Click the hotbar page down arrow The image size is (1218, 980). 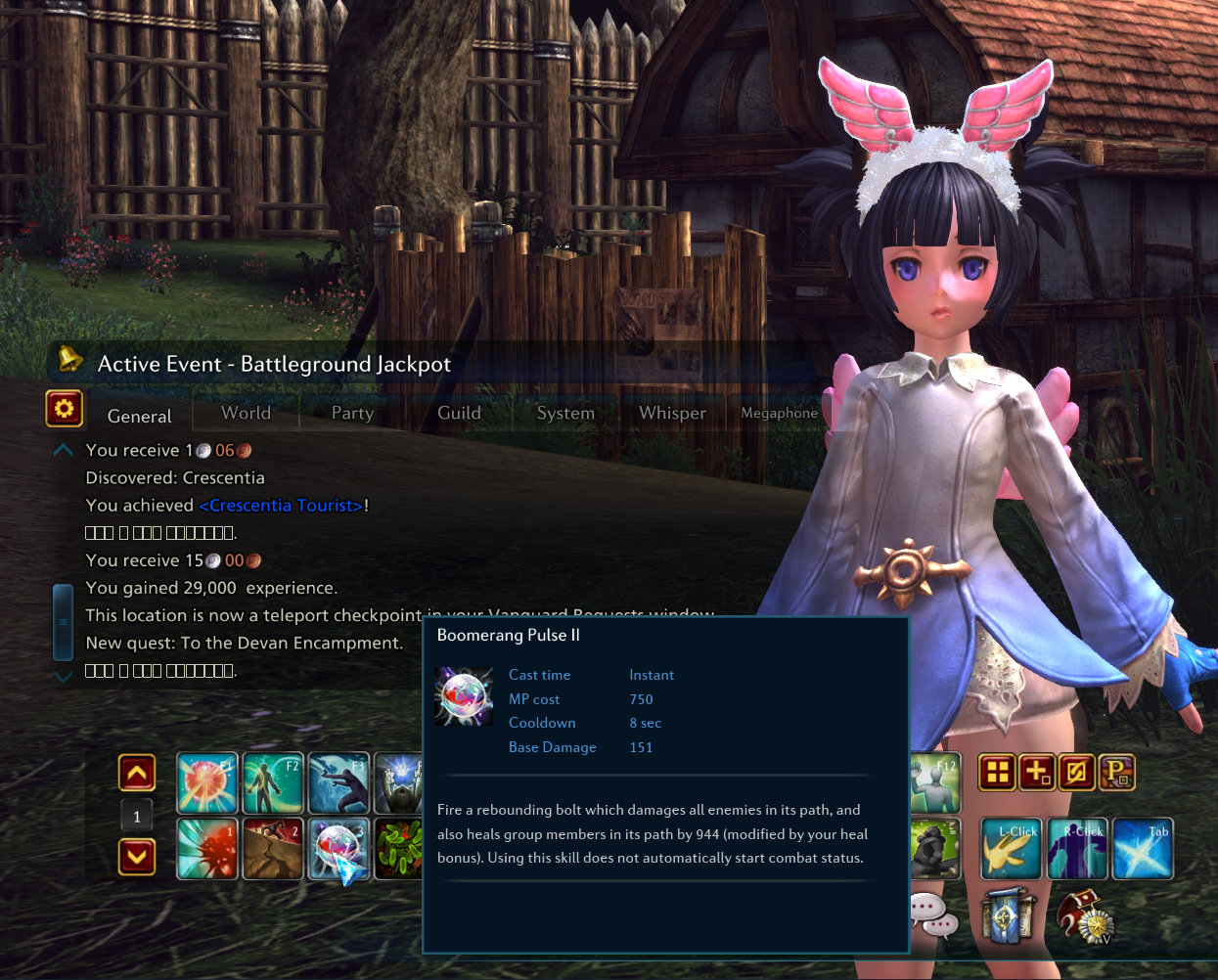click(137, 858)
